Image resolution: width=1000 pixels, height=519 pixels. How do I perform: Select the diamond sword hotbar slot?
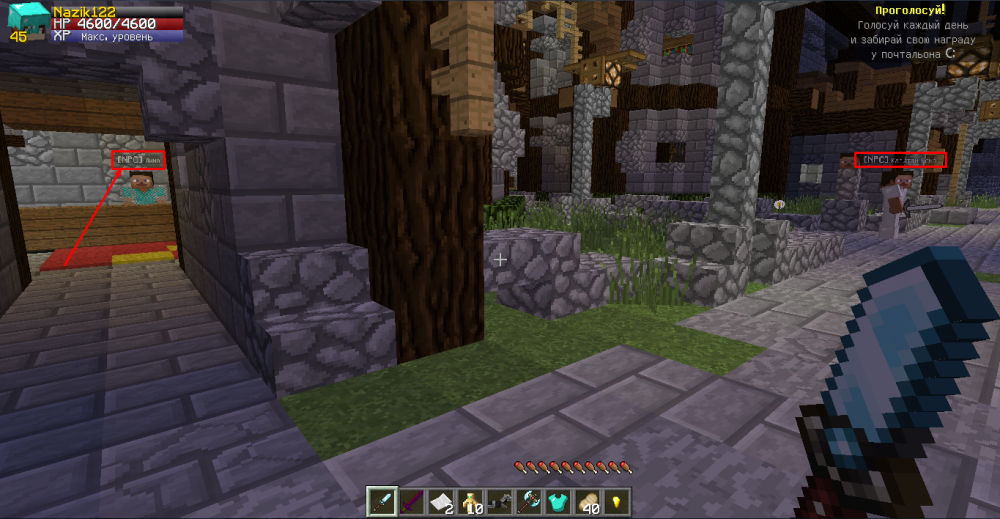click(382, 501)
